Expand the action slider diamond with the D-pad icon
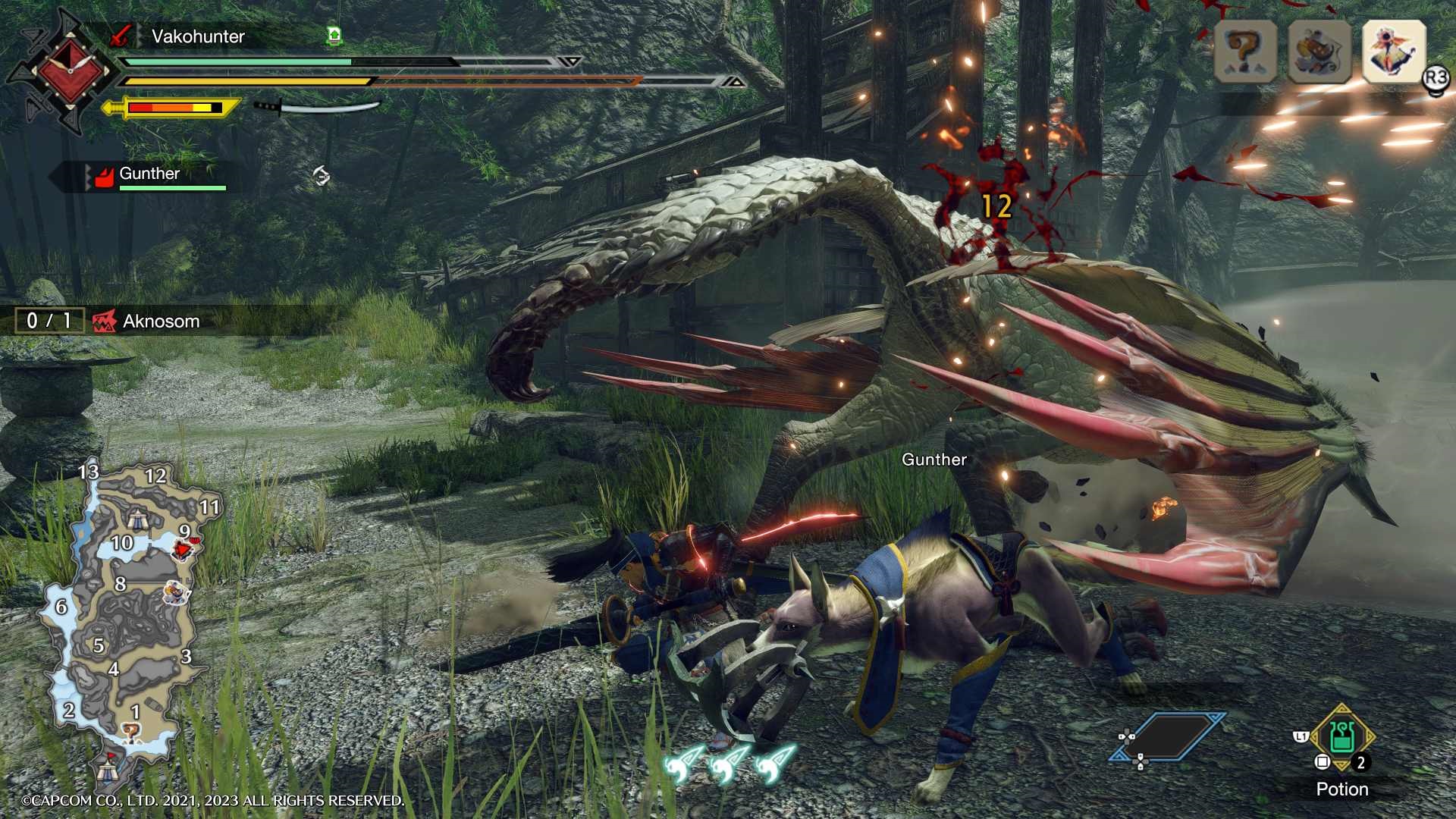 coord(1168,736)
